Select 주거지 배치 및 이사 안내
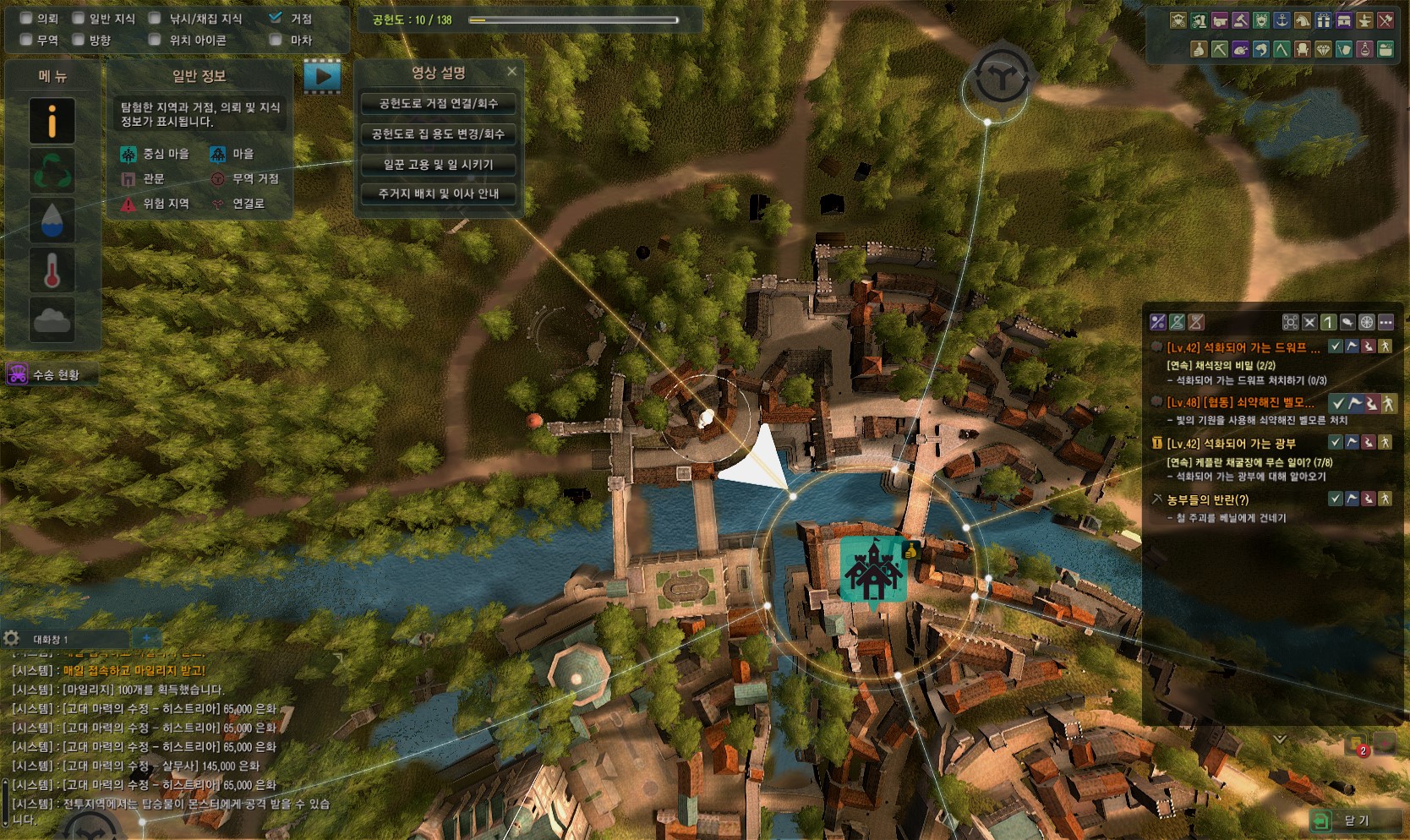The height and width of the screenshot is (840, 1410). click(438, 194)
